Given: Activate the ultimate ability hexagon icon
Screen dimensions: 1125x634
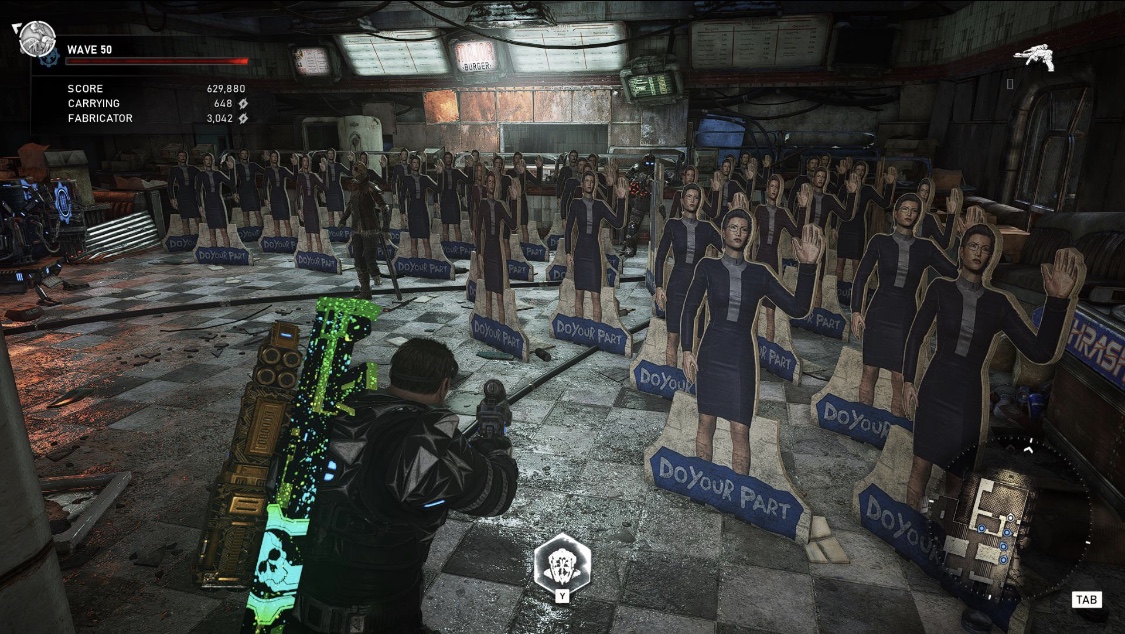Looking at the screenshot, I should tap(562, 564).
